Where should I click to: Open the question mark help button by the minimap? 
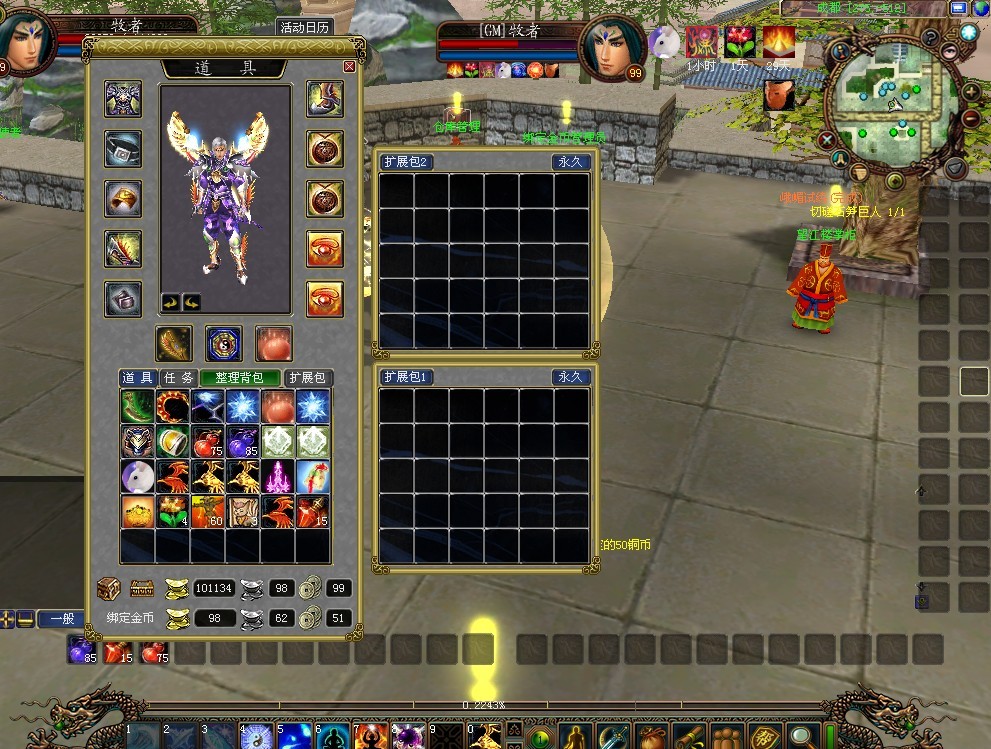pyautogui.click(x=930, y=38)
